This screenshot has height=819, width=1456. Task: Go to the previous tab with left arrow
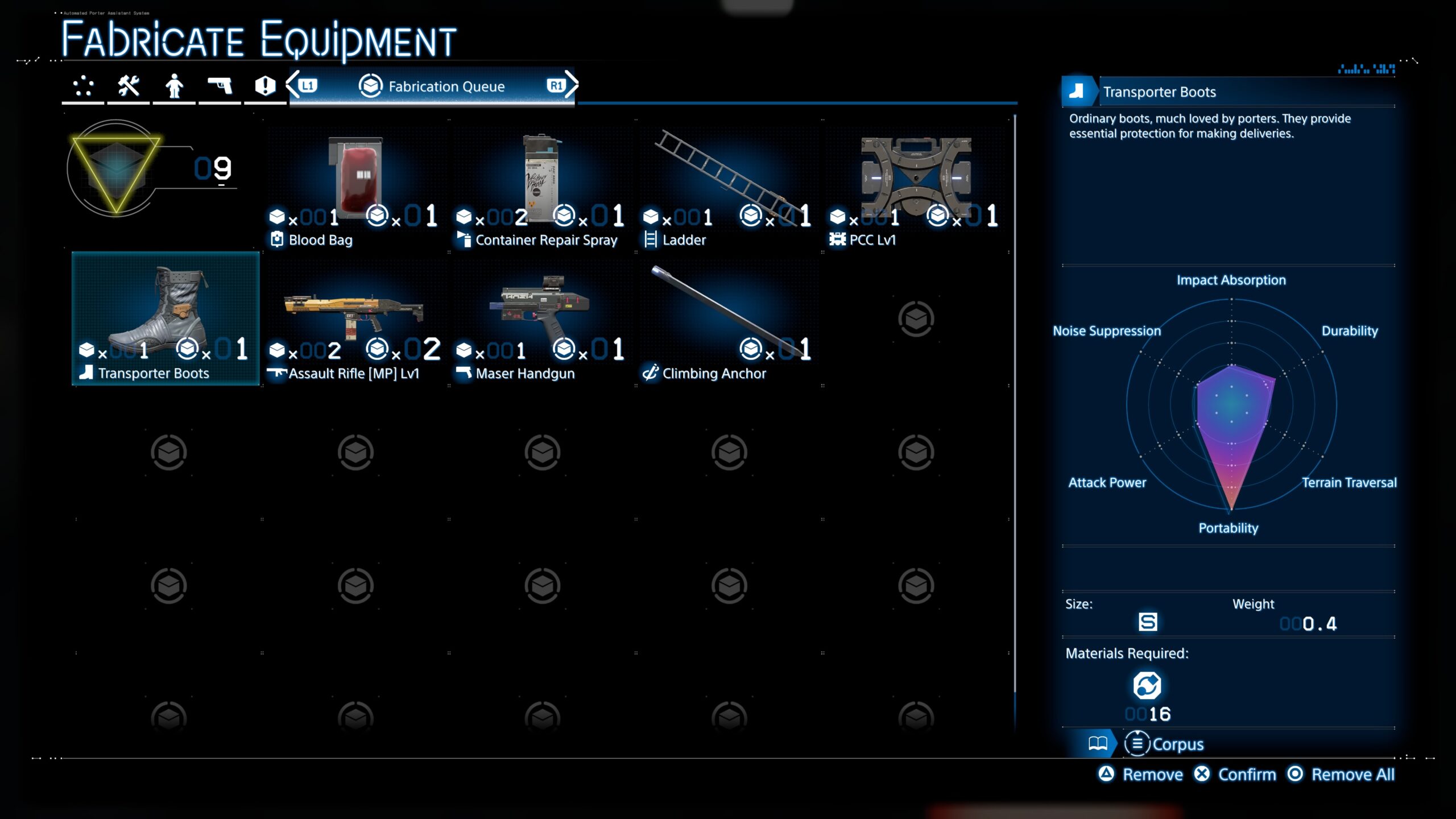(x=293, y=85)
